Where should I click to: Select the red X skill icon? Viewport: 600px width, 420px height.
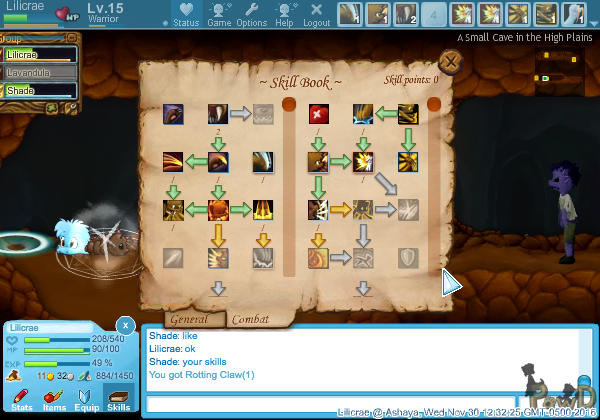coord(319,113)
